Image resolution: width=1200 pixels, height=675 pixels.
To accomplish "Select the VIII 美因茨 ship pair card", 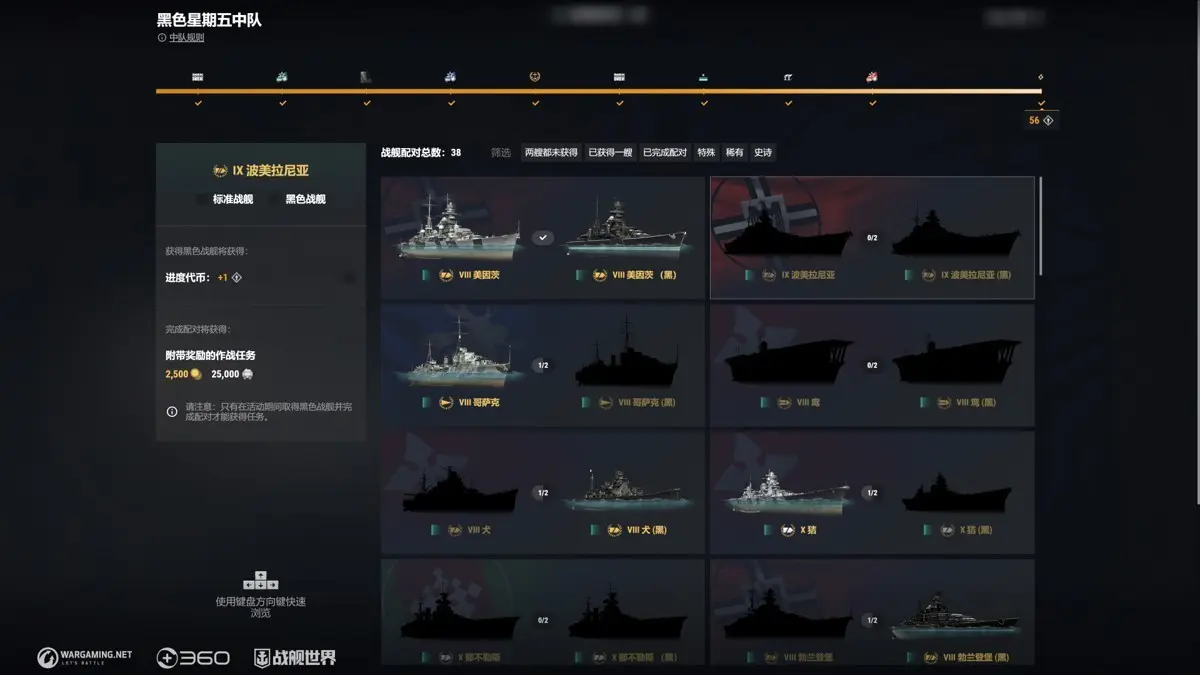I will tap(542, 238).
